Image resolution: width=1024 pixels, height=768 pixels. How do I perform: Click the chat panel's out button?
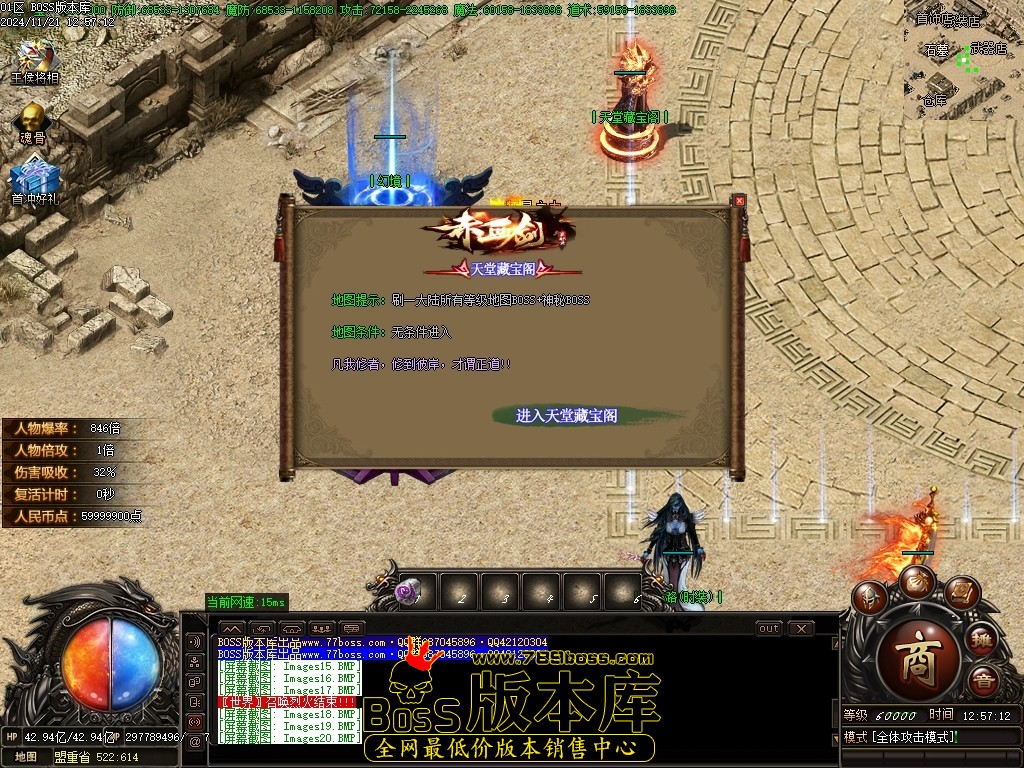pos(768,629)
